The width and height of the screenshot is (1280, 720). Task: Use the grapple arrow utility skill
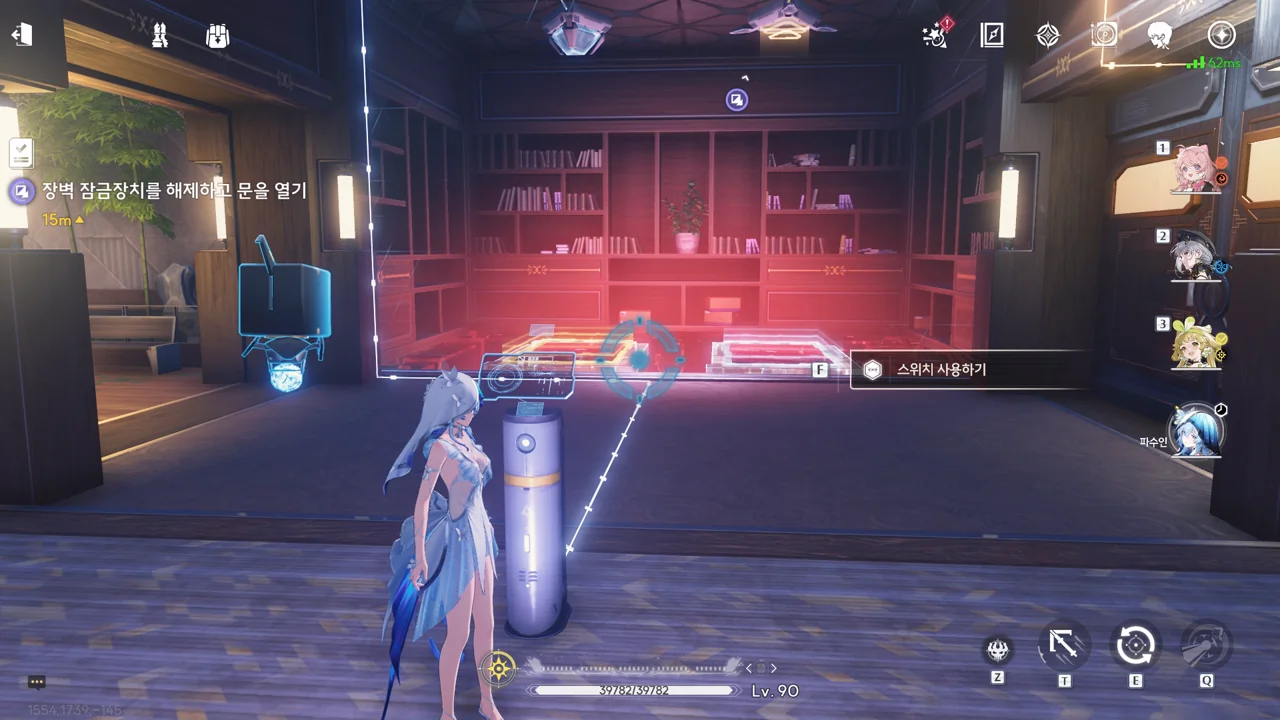coord(1064,645)
